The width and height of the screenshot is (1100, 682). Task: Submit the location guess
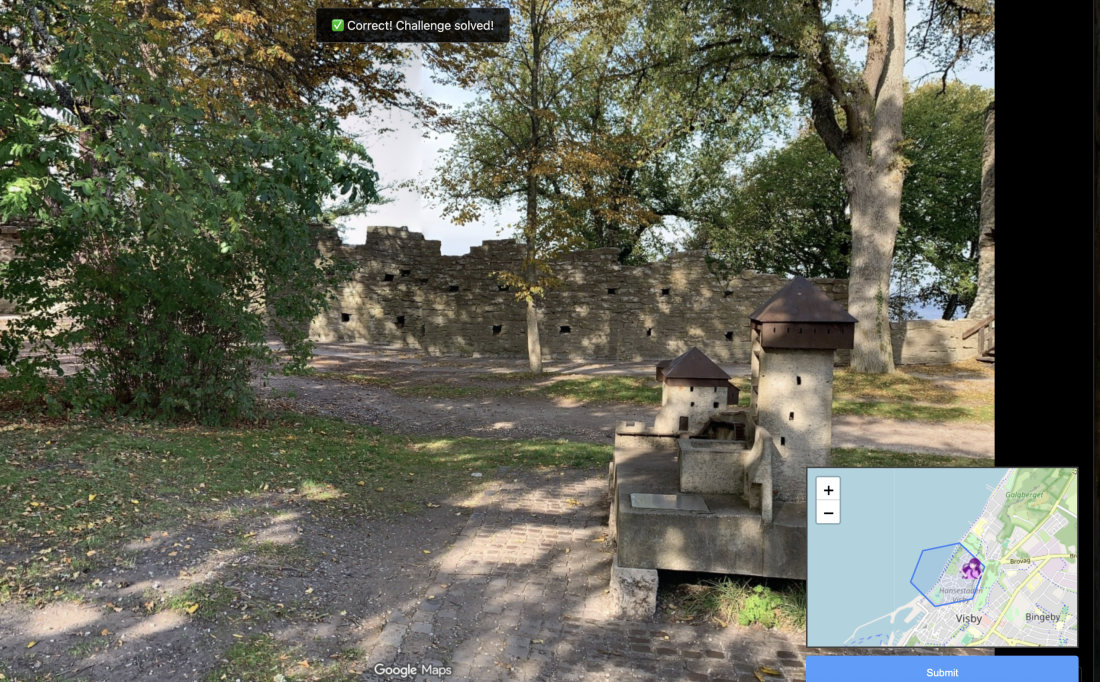941,671
